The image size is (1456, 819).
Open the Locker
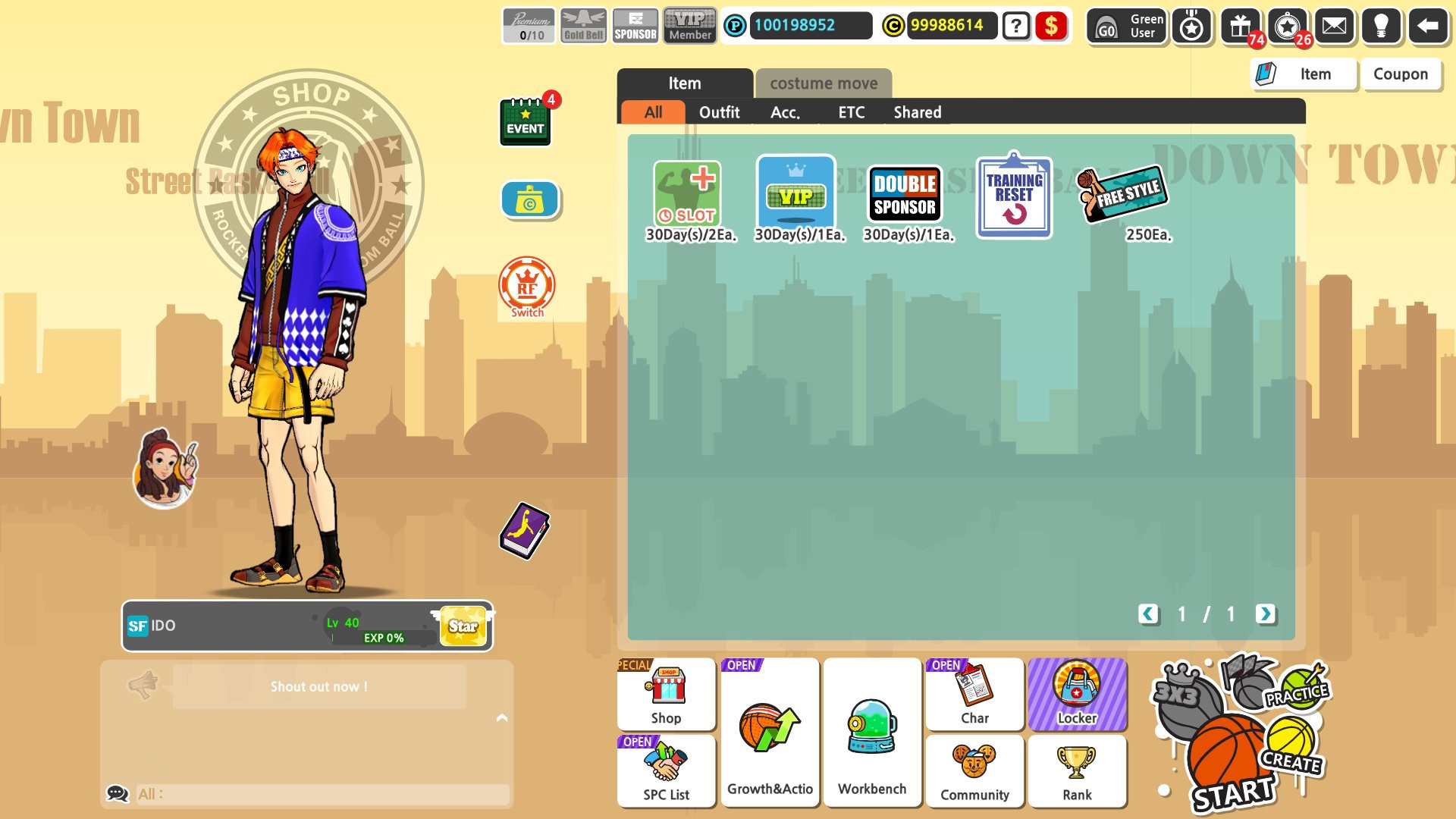click(x=1078, y=694)
